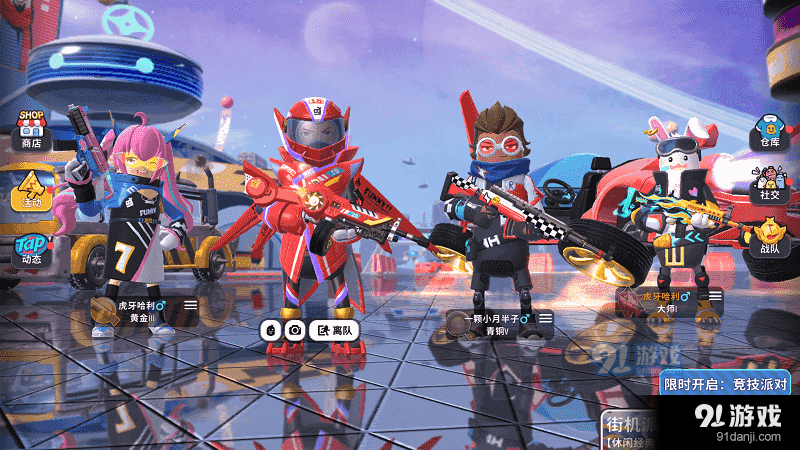Open menu on 一颗小月半子 name card
Screen dimensions: 800x450
tap(545, 318)
